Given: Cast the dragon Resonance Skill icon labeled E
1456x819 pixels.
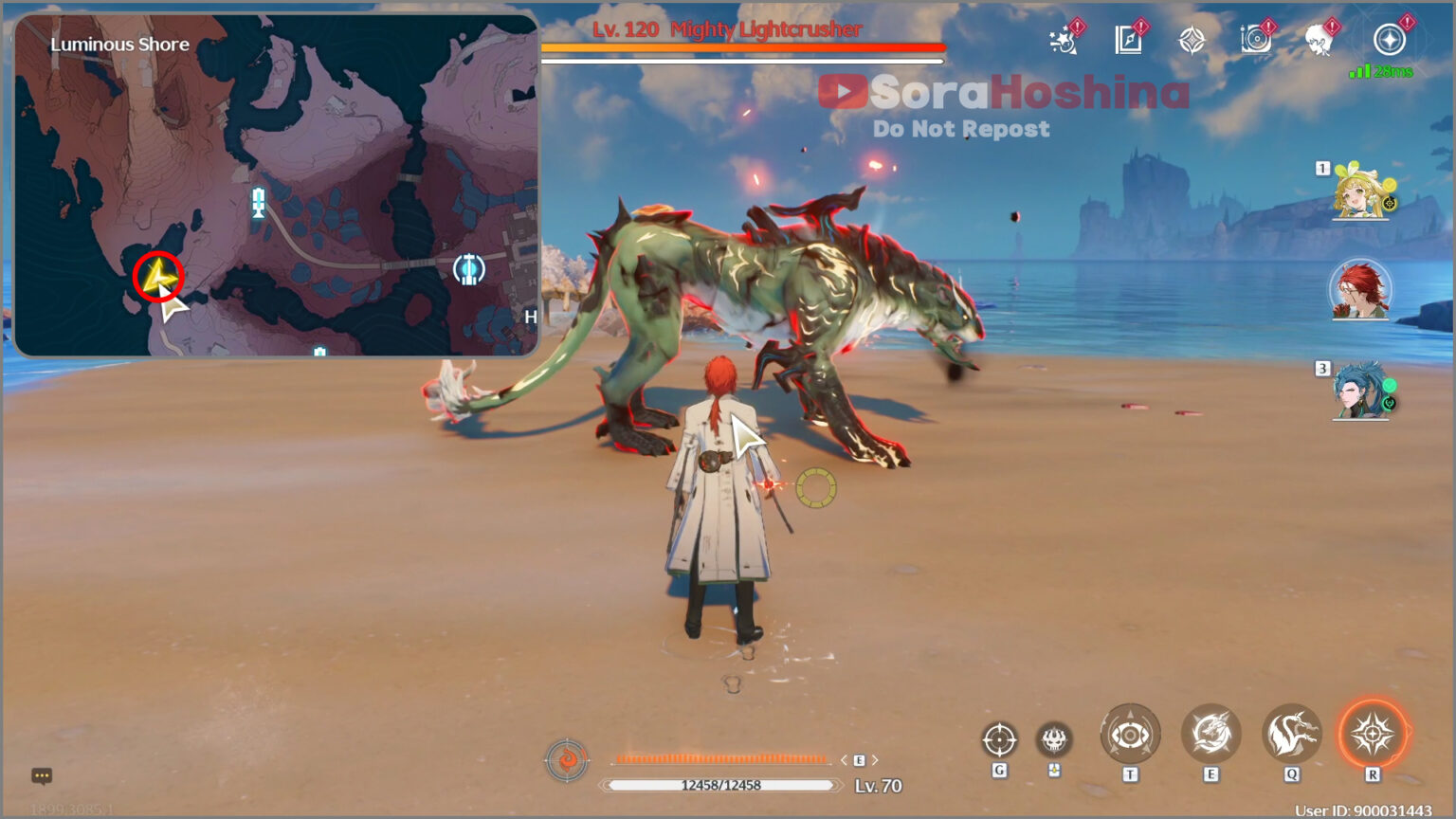Looking at the screenshot, I should 1210,733.
